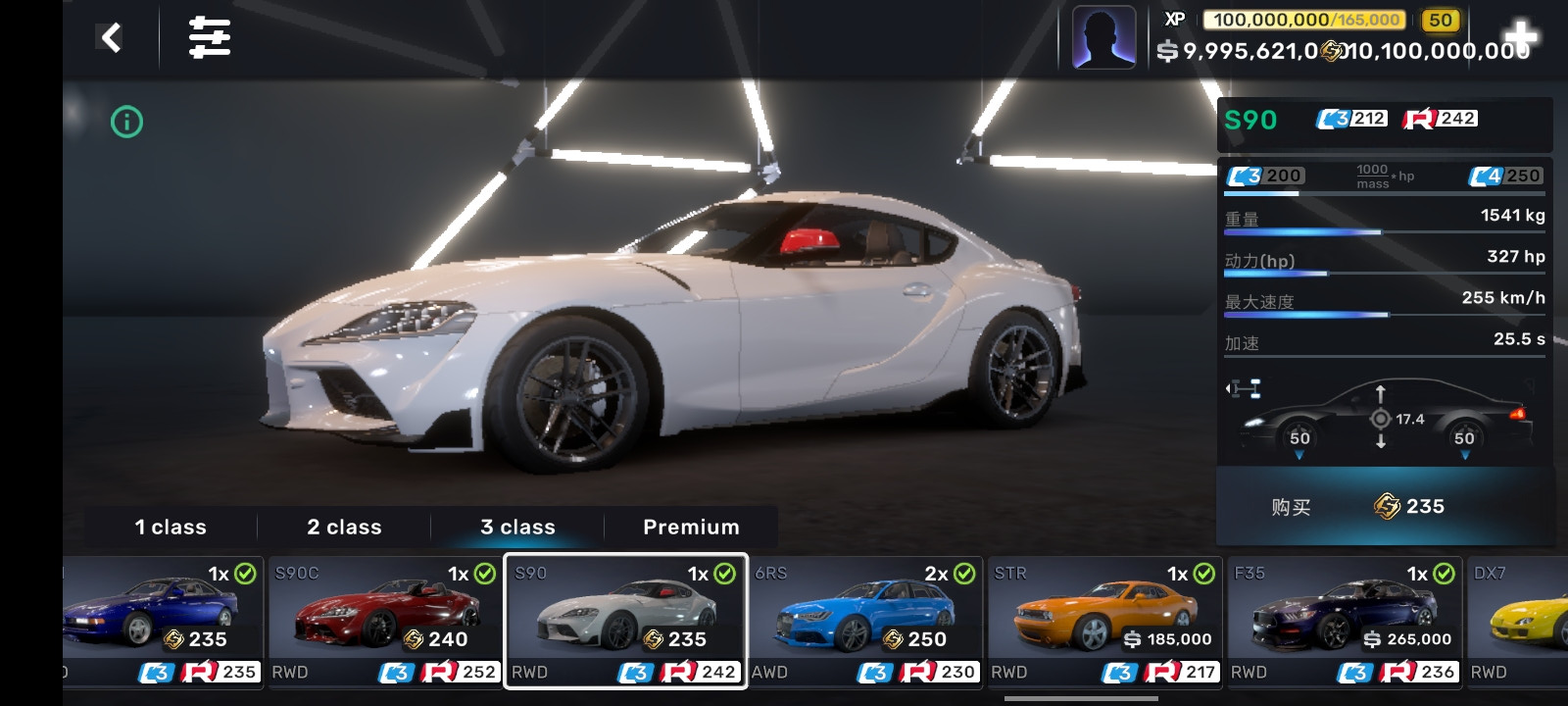Show car info with green info icon

(x=127, y=122)
